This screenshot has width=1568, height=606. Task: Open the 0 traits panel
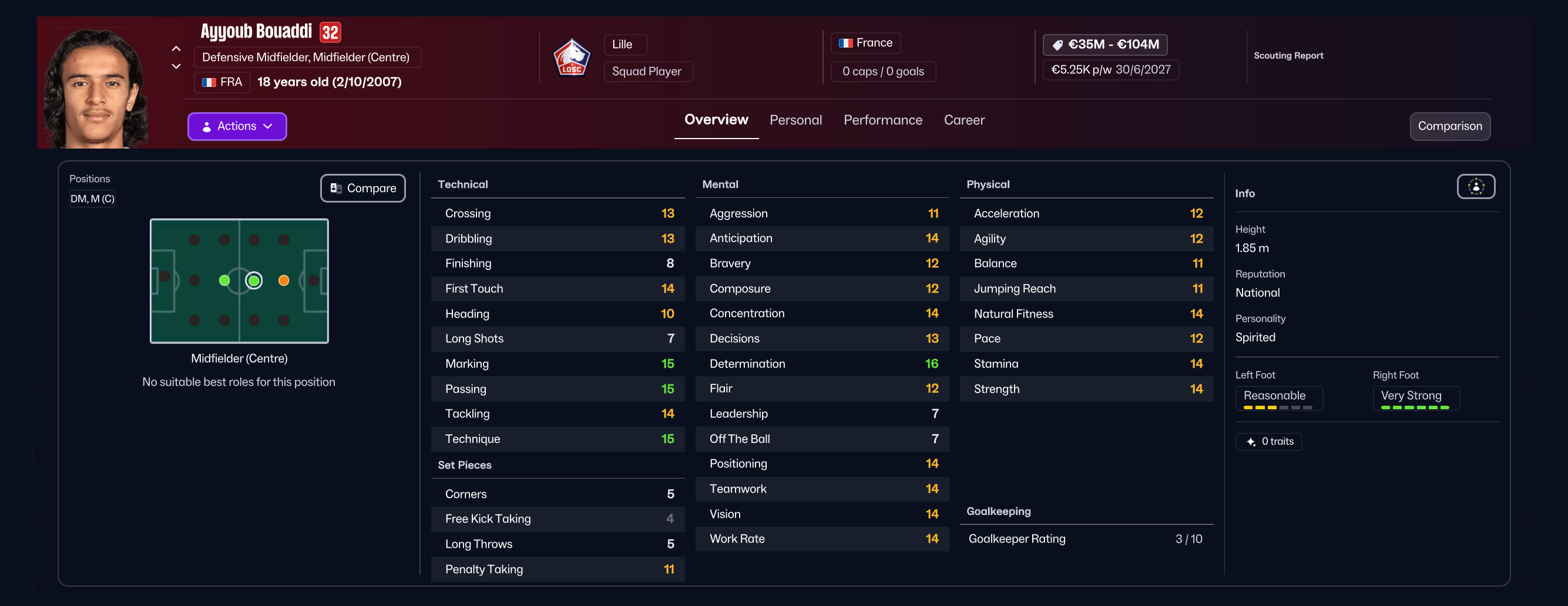click(x=1268, y=441)
